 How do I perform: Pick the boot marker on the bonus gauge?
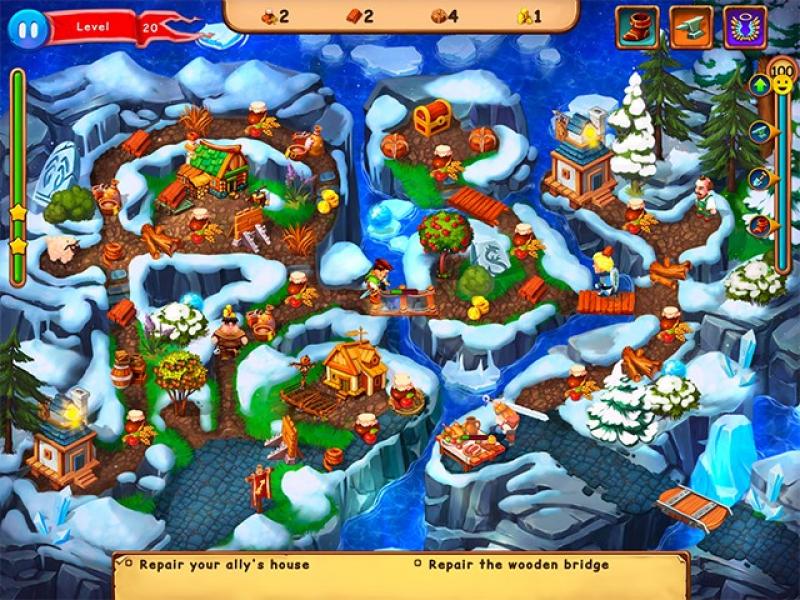(761, 225)
